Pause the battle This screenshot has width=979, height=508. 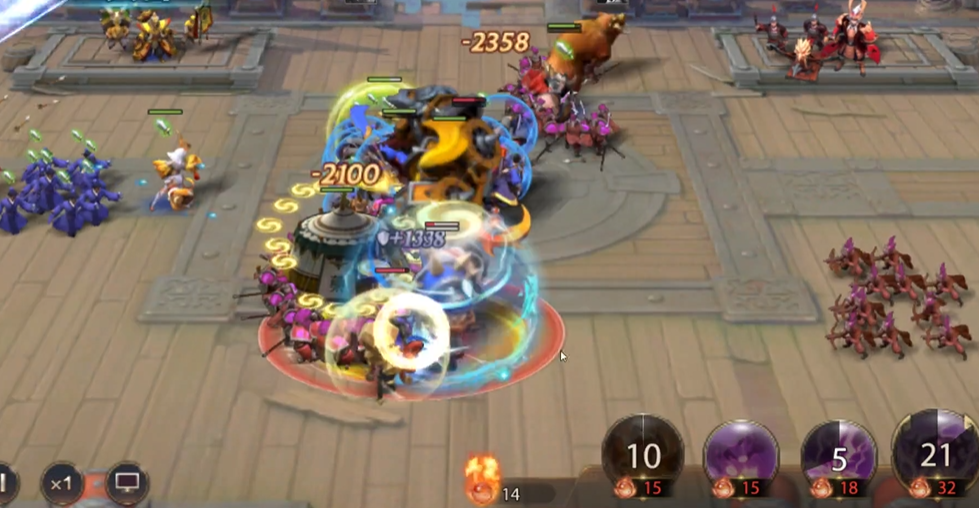pyautogui.click(x=4, y=484)
